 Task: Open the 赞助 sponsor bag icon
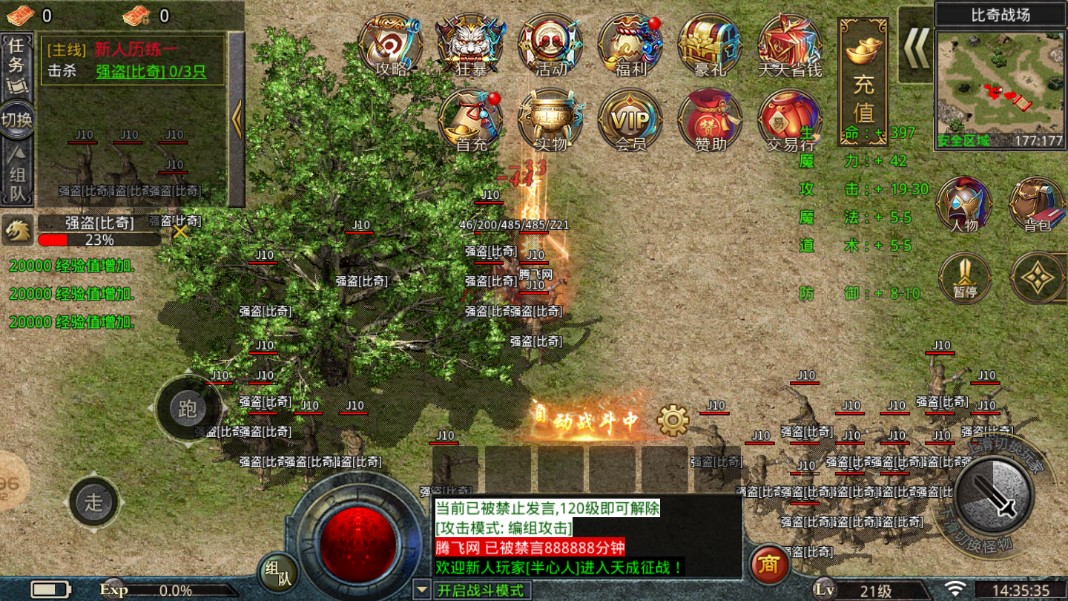[x=710, y=120]
